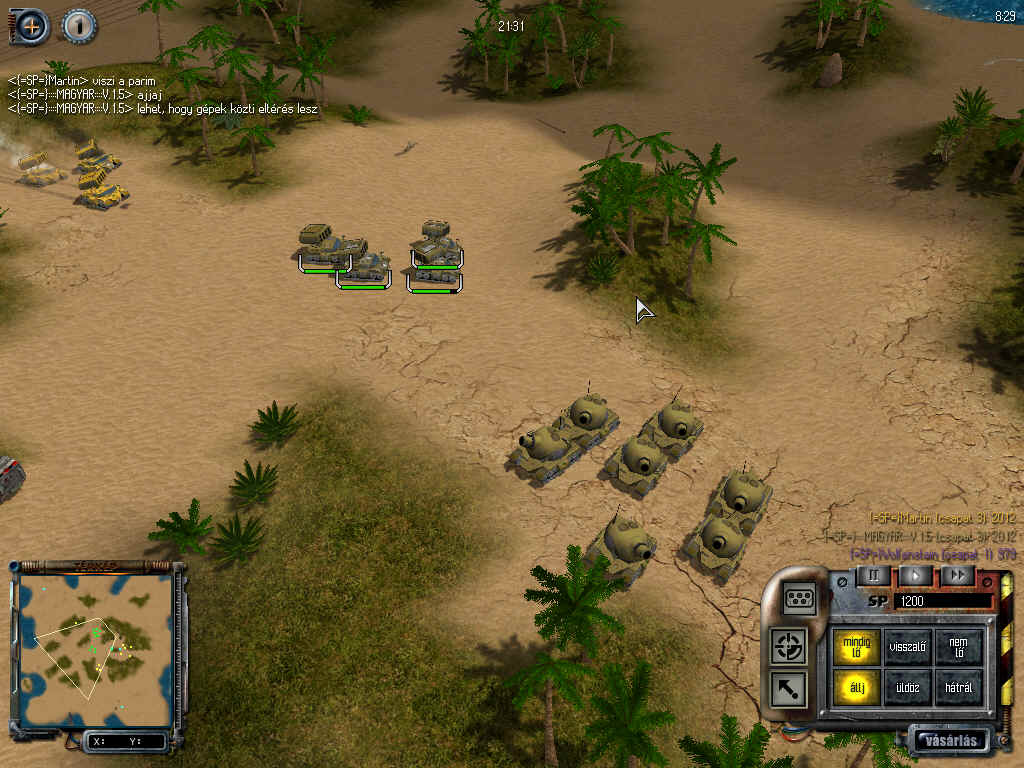
Task: Choose the "üldöz" pursue stance
Action: tap(908, 688)
